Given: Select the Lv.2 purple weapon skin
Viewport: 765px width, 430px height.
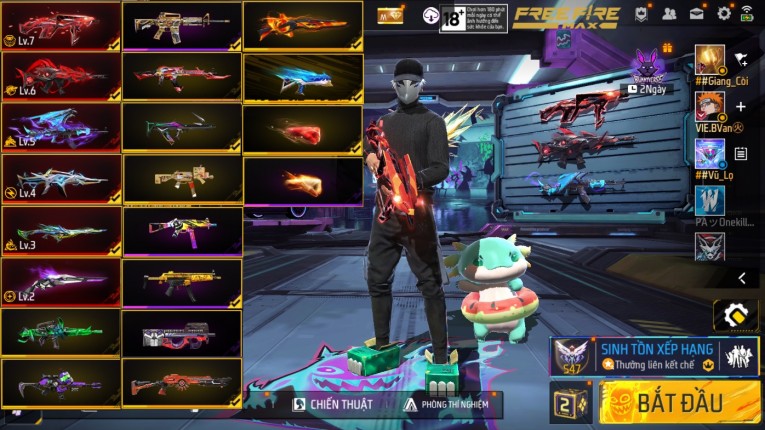Looking at the screenshot, I should click(61, 282).
